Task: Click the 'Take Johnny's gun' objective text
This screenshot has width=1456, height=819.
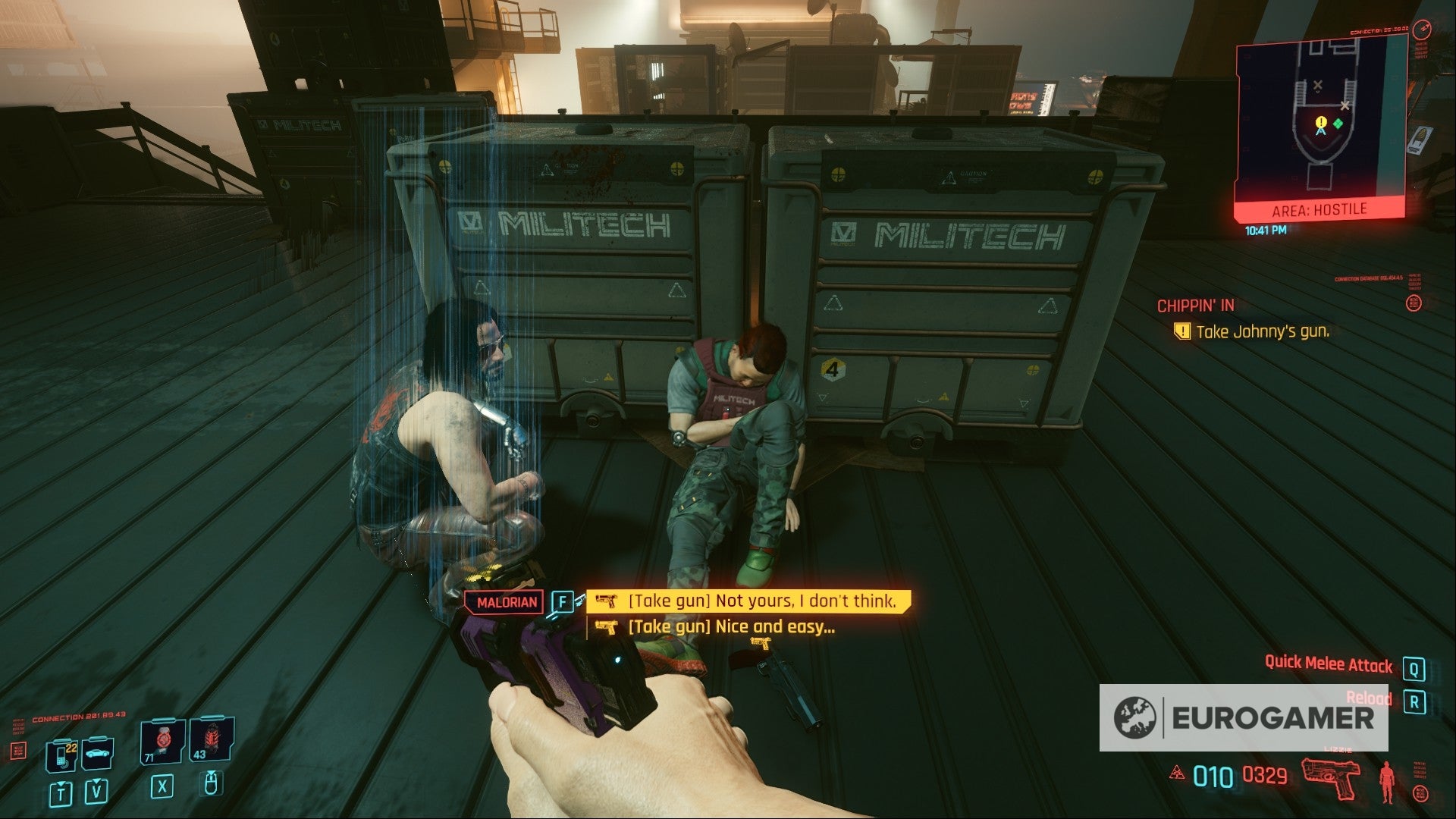Action: click(1263, 331)
